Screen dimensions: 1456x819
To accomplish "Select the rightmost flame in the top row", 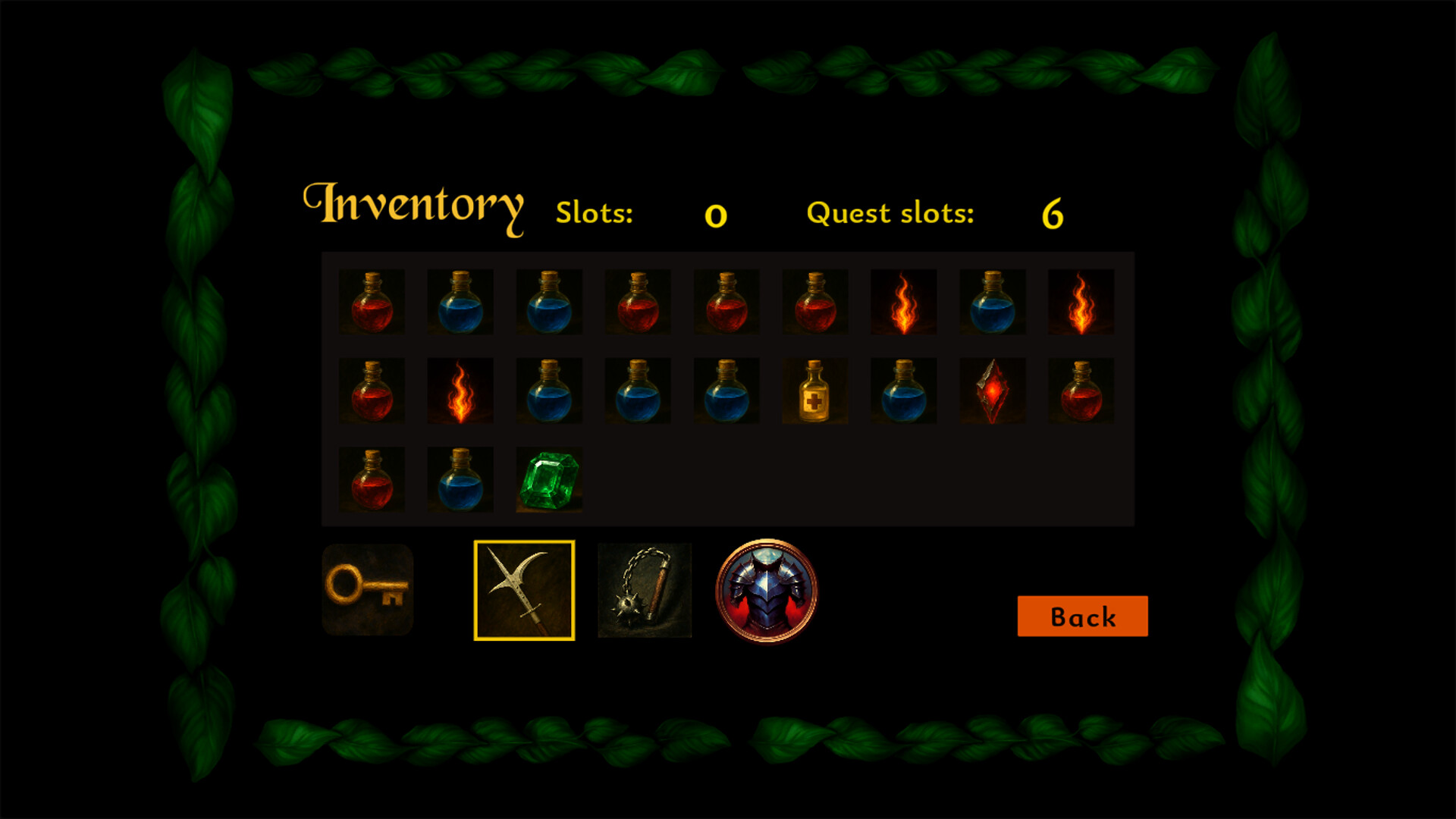I will click(1081, 302).
